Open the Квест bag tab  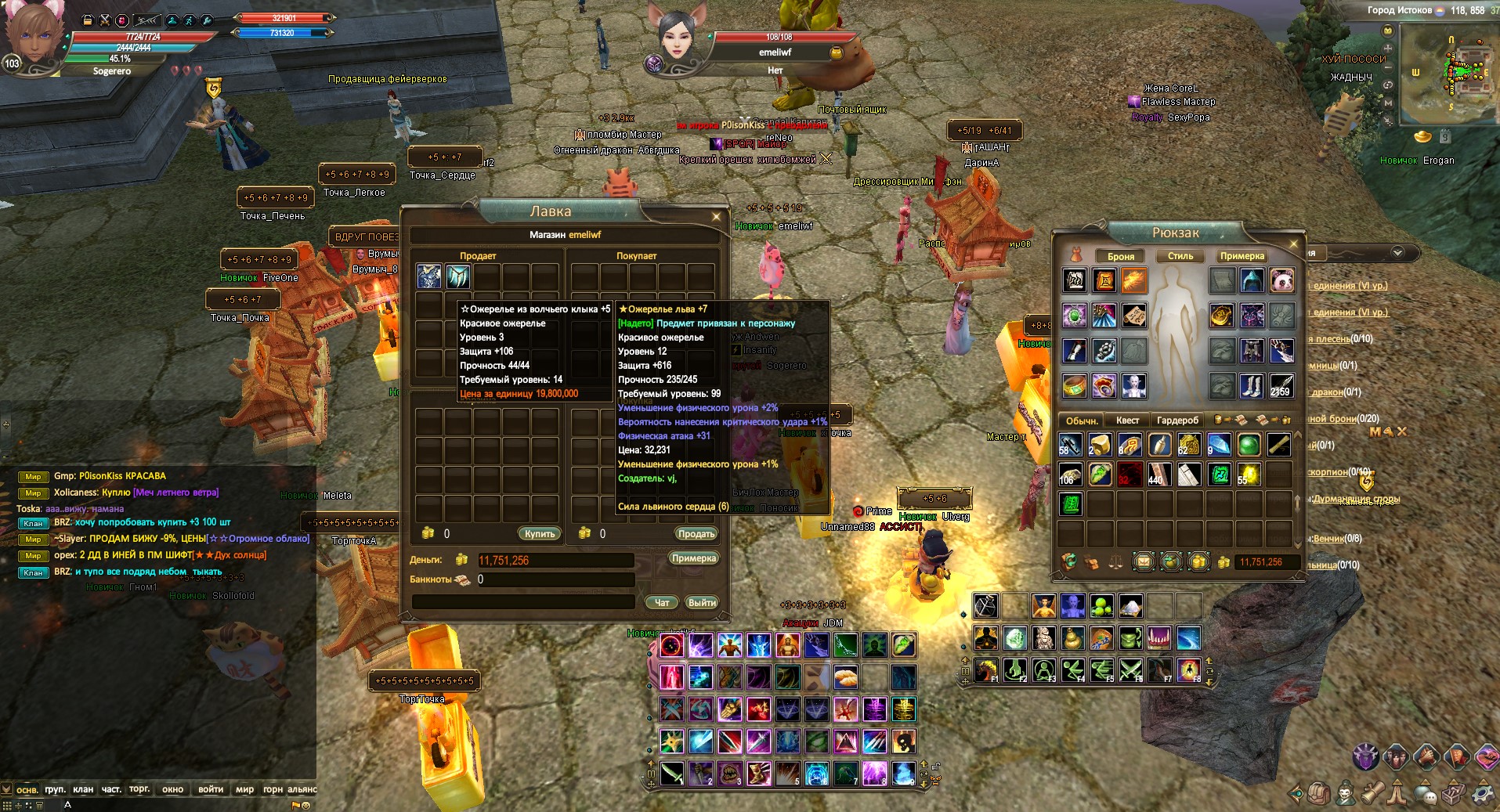click(1128, 420)
